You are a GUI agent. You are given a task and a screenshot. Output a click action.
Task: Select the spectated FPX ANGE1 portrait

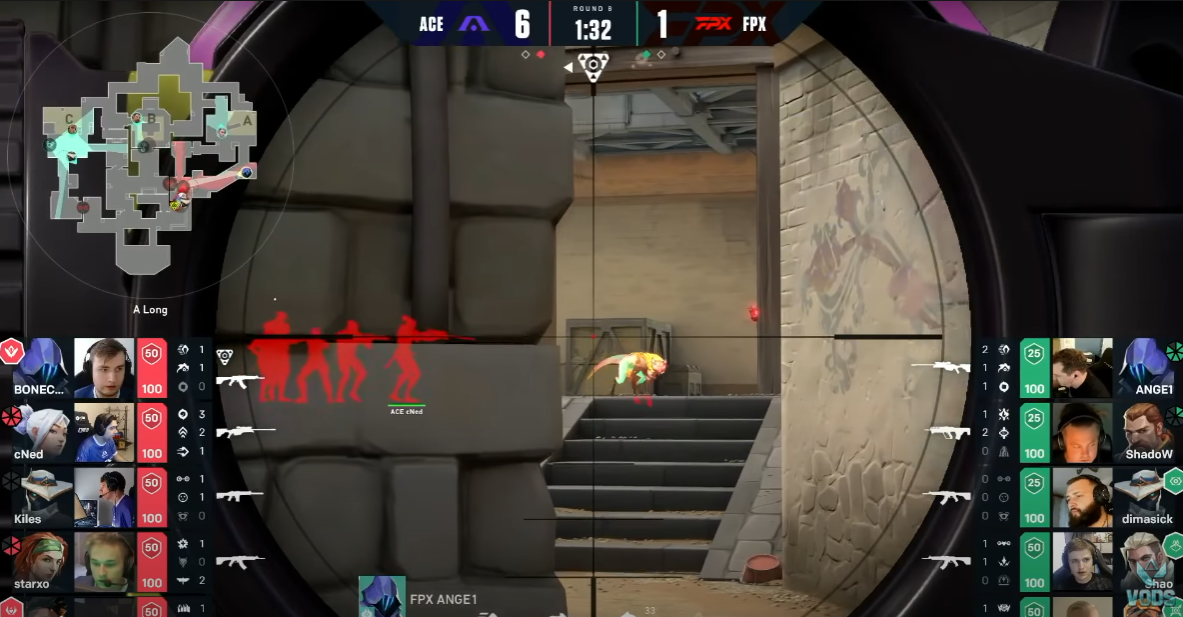[x=382, y=597]
